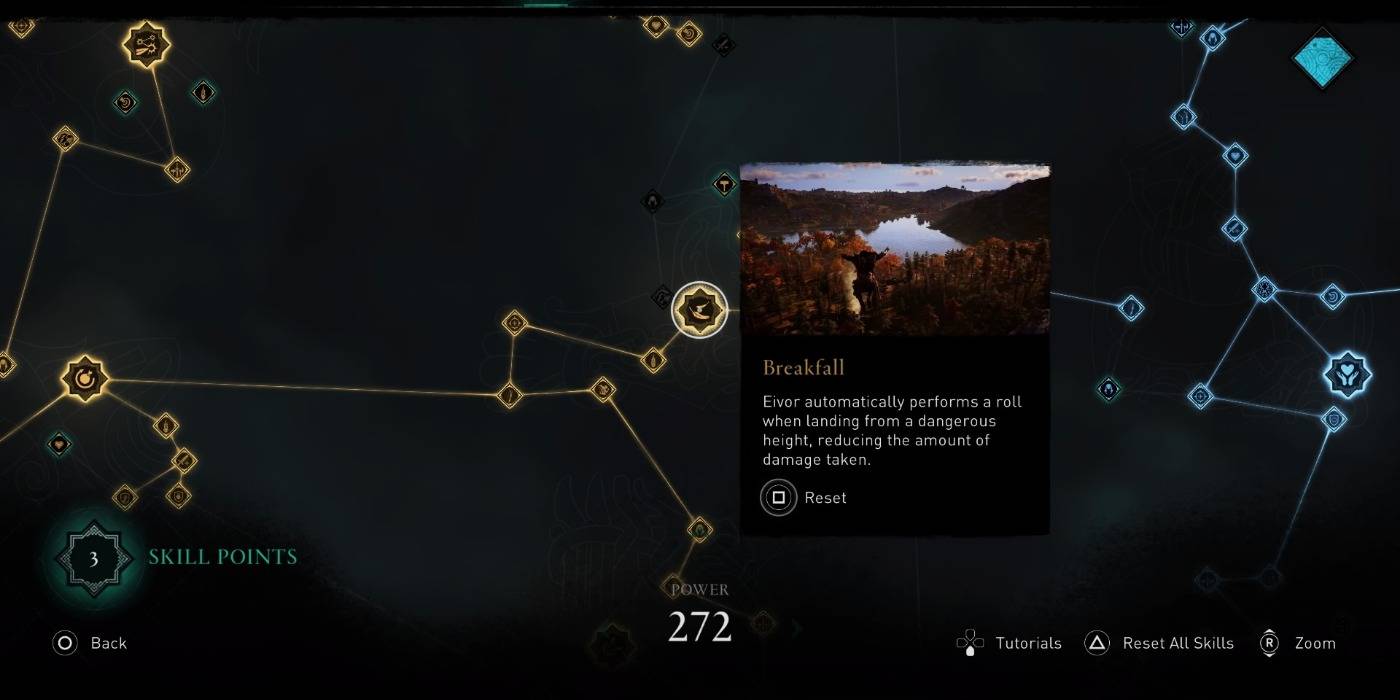Choose Reset All Skills
This screenshot has height=700, width=1400.
click(x=1160, y=643)
